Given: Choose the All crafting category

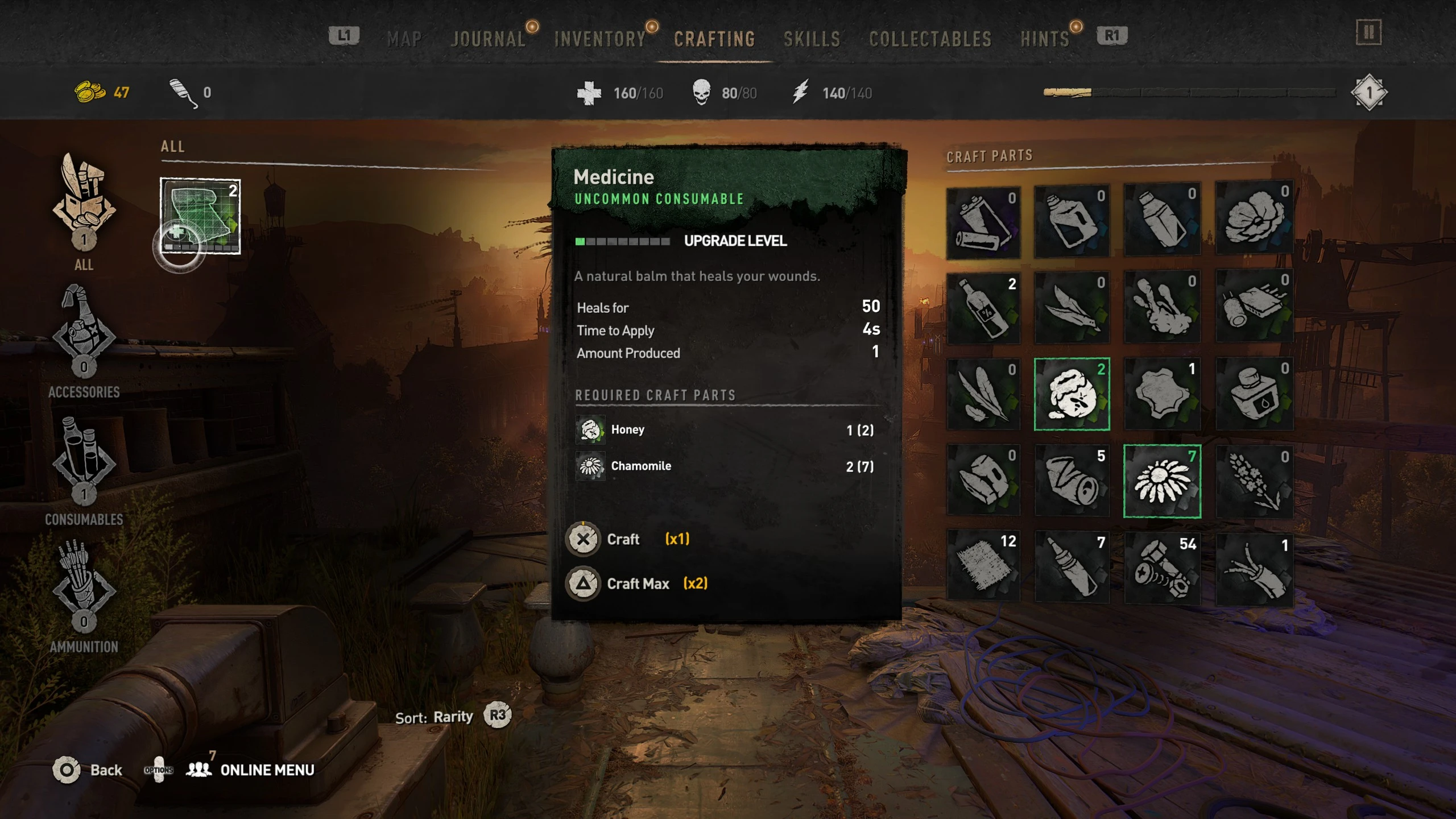Looking at the screenshot, I should 84,210.
